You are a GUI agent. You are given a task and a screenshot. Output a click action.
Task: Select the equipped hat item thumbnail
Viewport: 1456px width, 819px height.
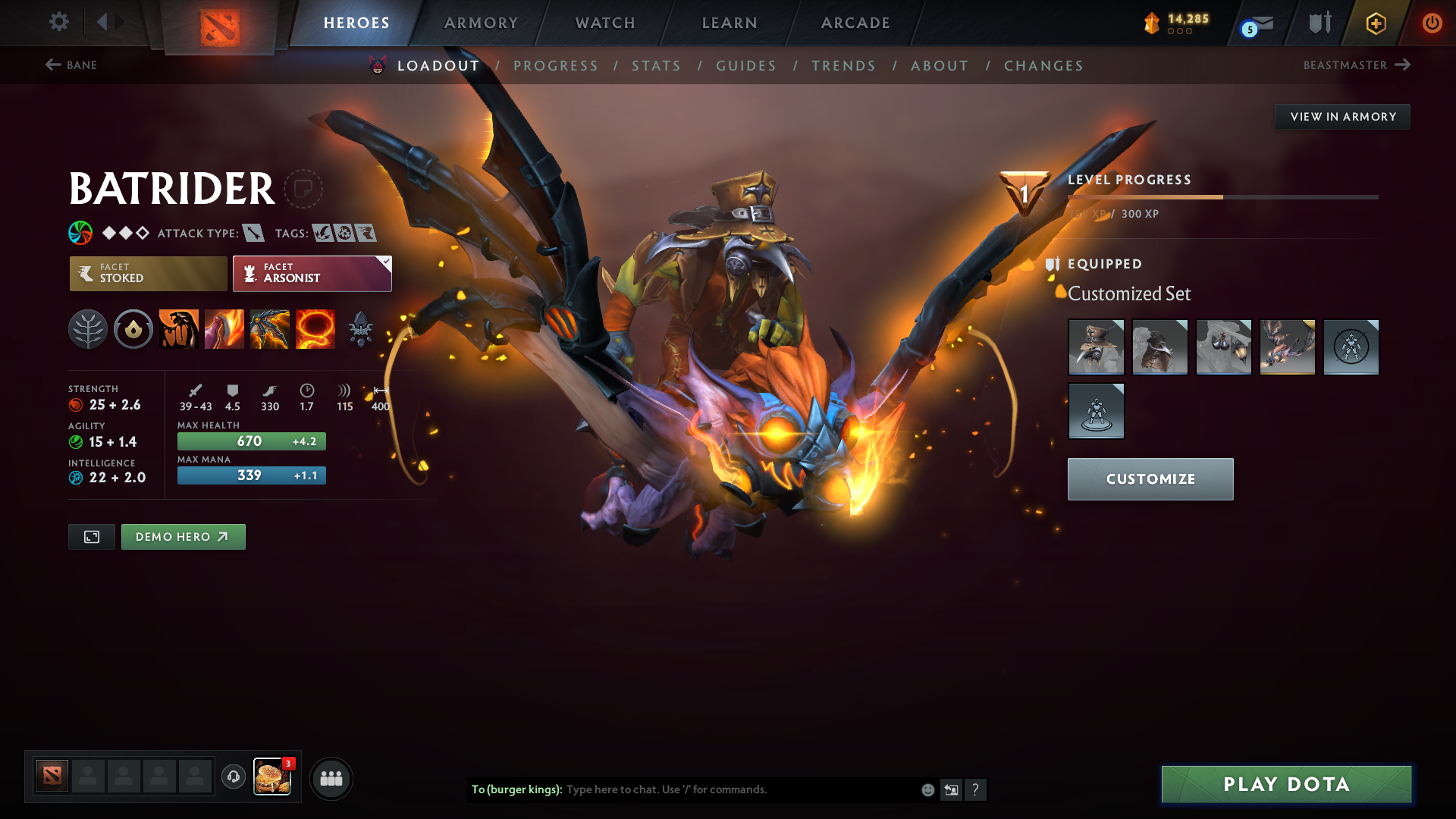[x=1097, y=347]
